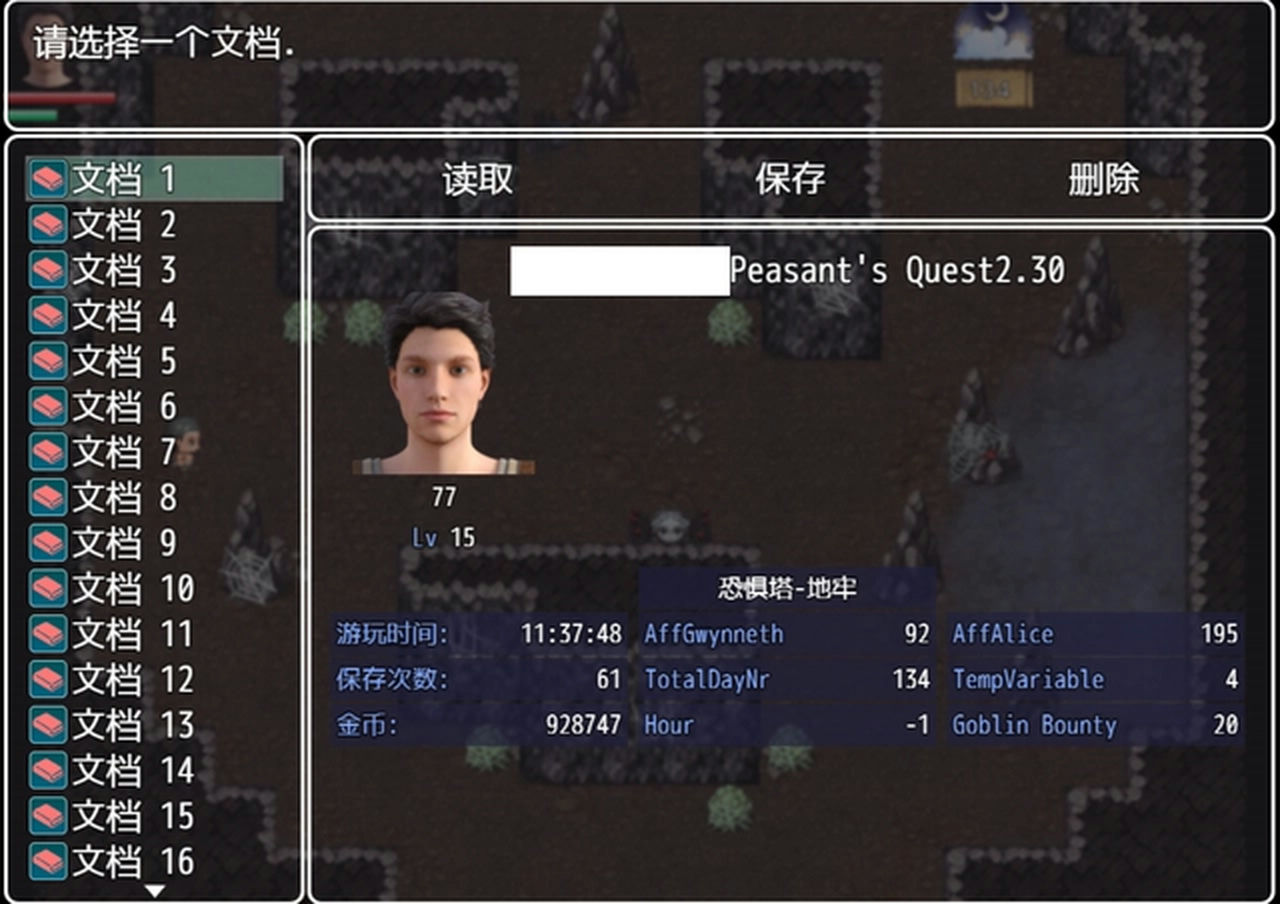Click the red book icon beside 文档 8
This screenshot has width=1280, height=904.
[x=48, y=498]
